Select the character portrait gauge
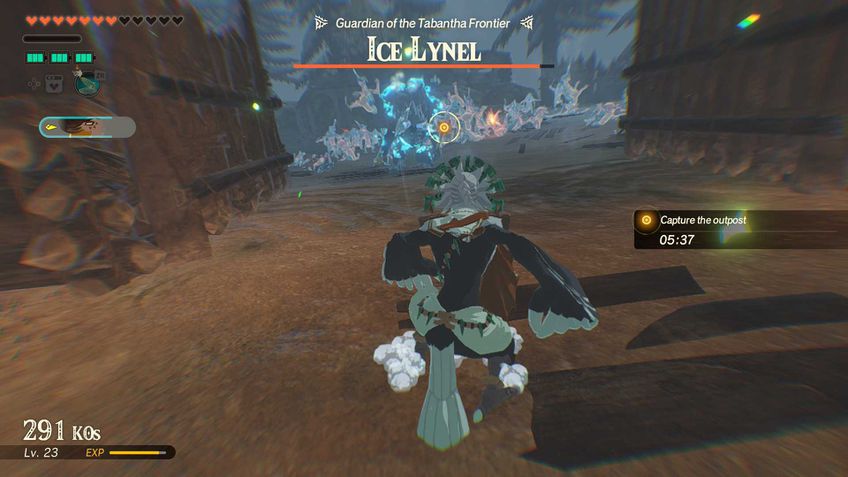This screenshot has width=848, height=477. 87,127
